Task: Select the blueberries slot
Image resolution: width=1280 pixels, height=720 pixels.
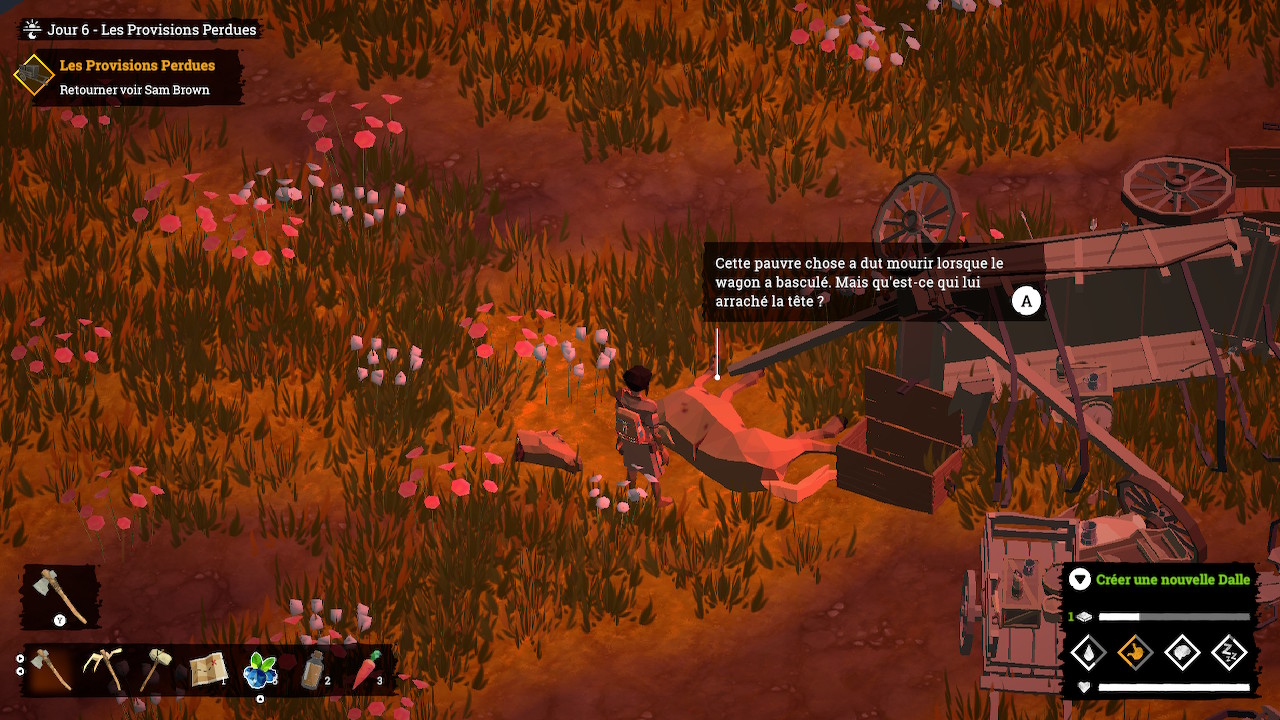Action: click(261, 669)
